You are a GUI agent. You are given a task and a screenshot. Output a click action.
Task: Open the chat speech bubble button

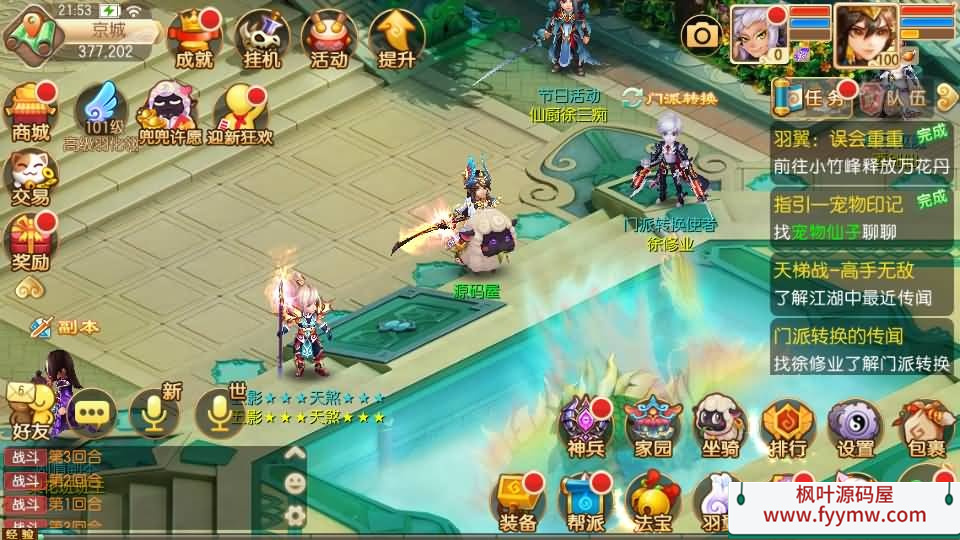click(x=93, y=412)
